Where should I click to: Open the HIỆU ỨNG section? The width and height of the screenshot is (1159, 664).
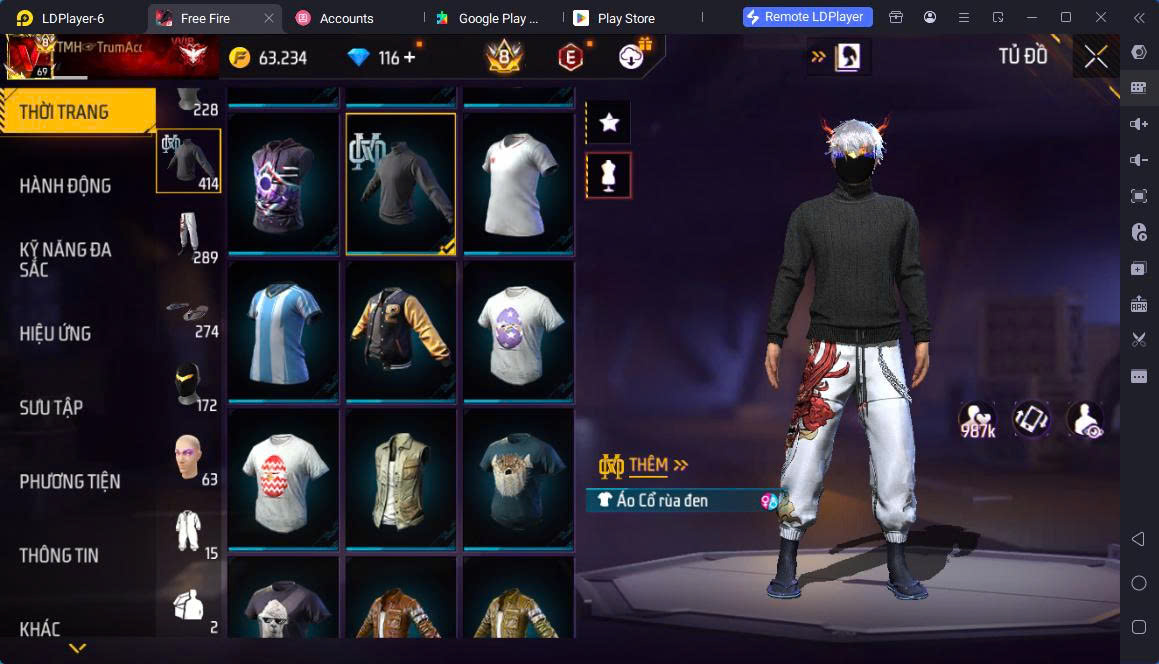pyautogui.click(x=55, y=333)
